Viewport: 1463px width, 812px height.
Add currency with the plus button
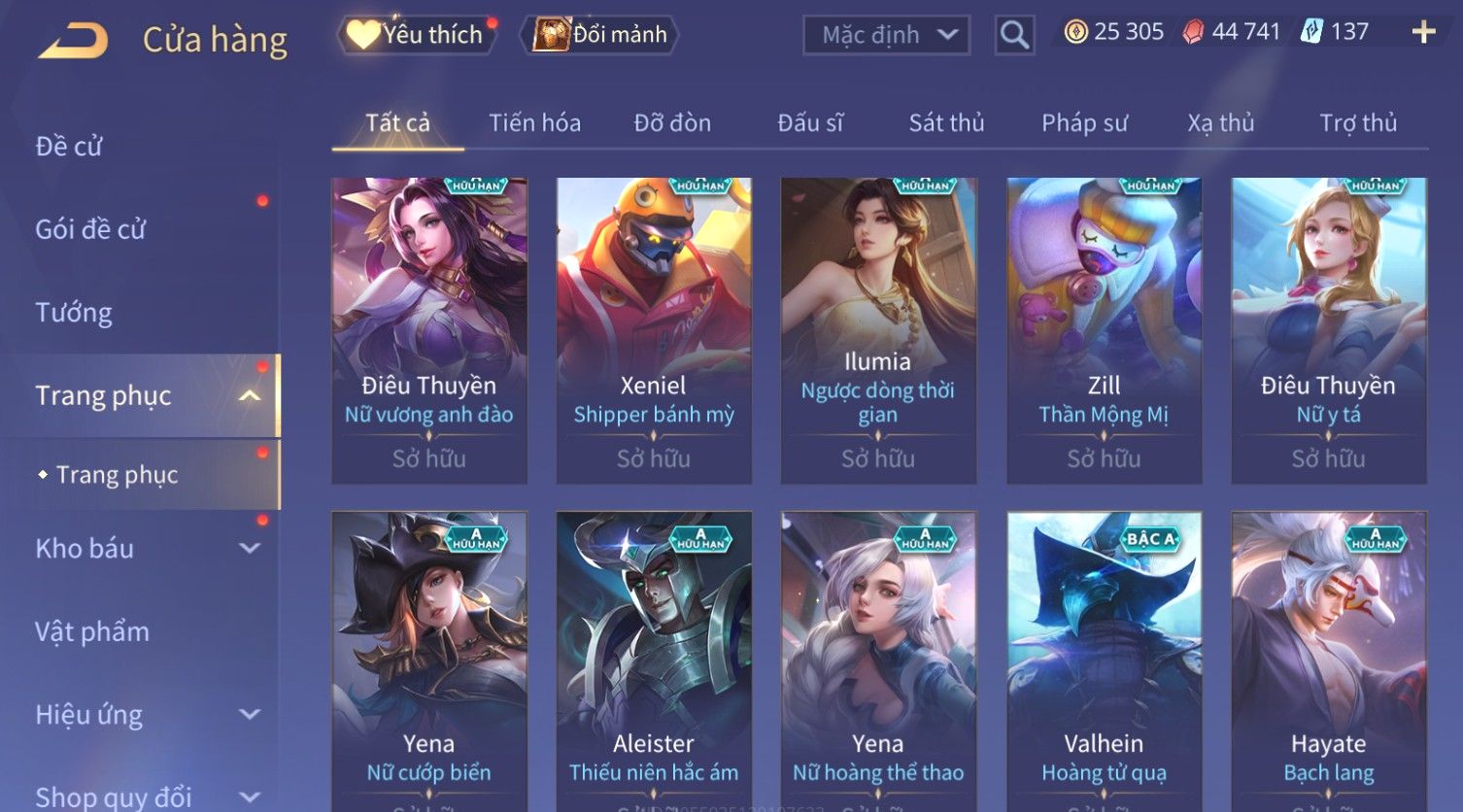point(1423,33)
